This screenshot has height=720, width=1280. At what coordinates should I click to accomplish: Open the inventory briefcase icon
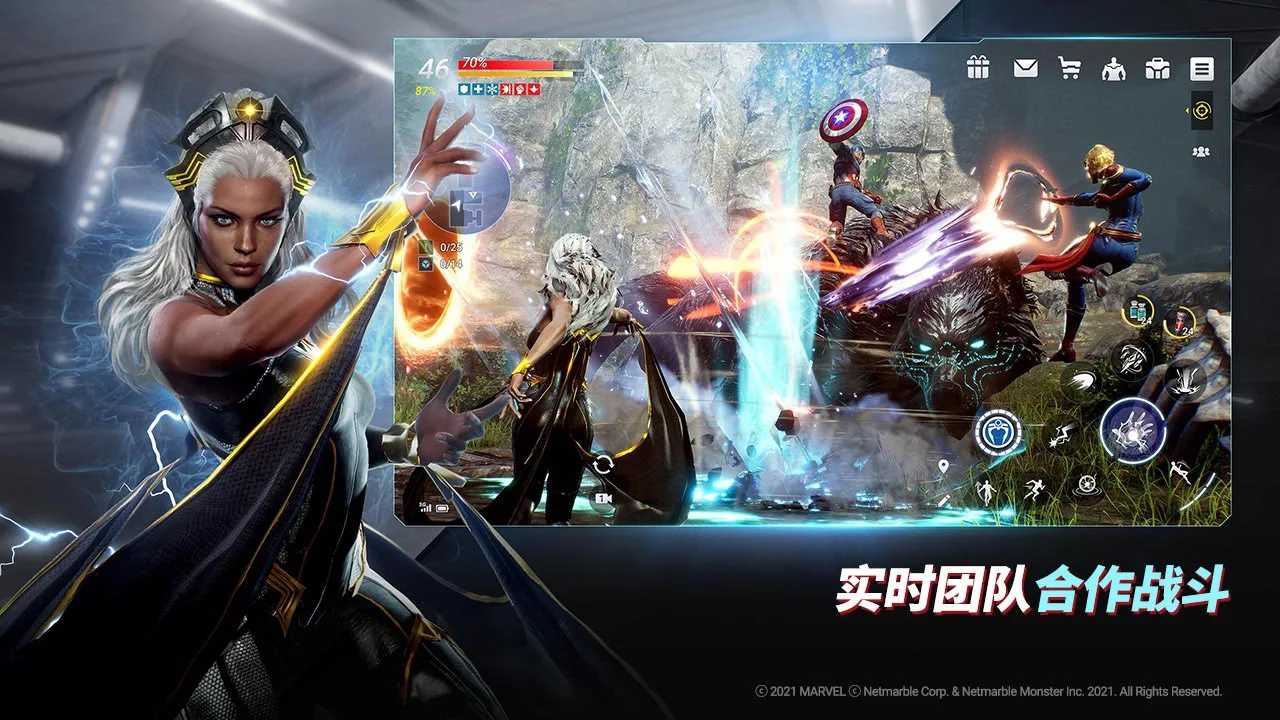point(1158,68)
